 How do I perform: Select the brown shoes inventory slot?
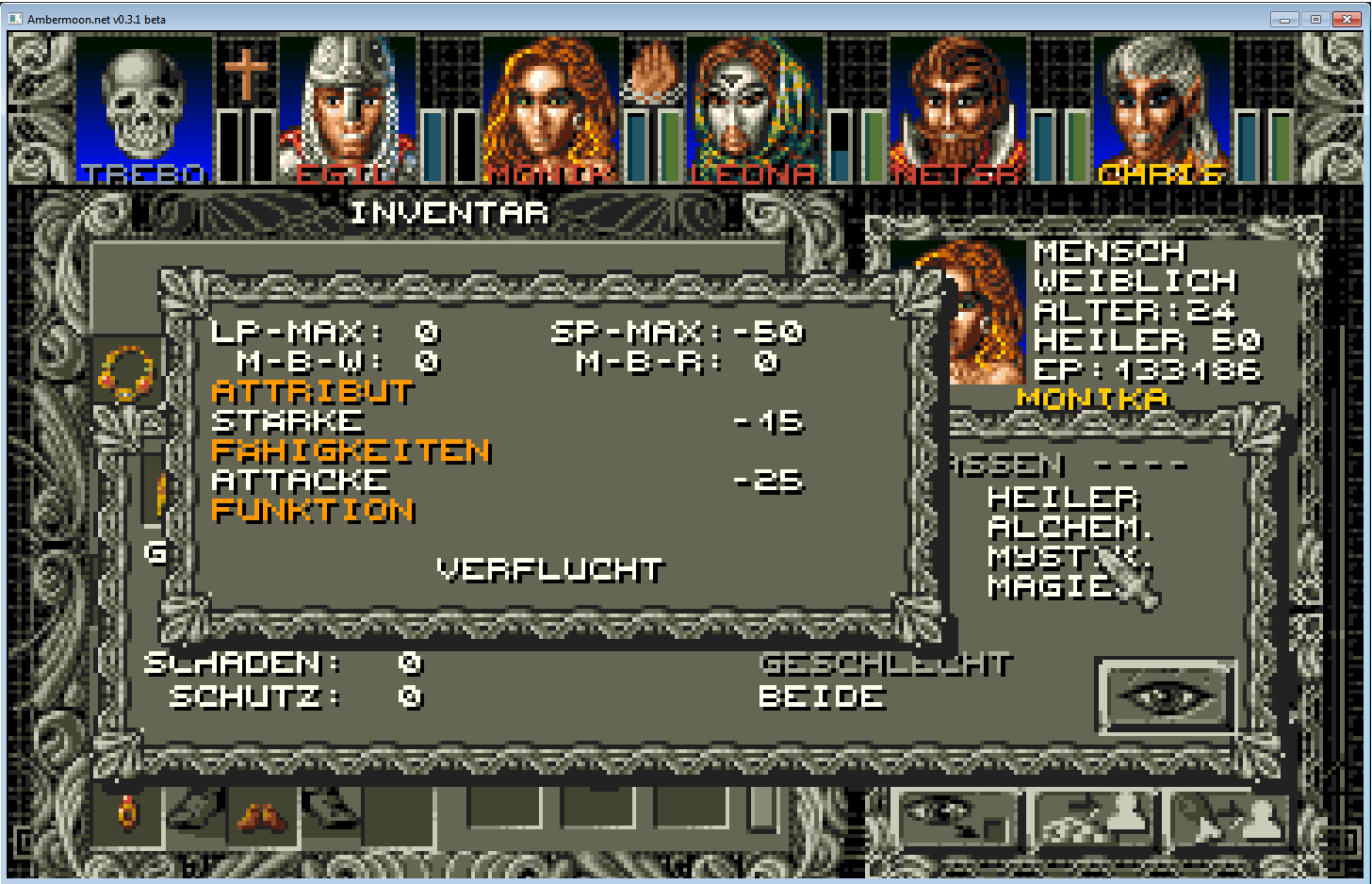coord(262,815)
